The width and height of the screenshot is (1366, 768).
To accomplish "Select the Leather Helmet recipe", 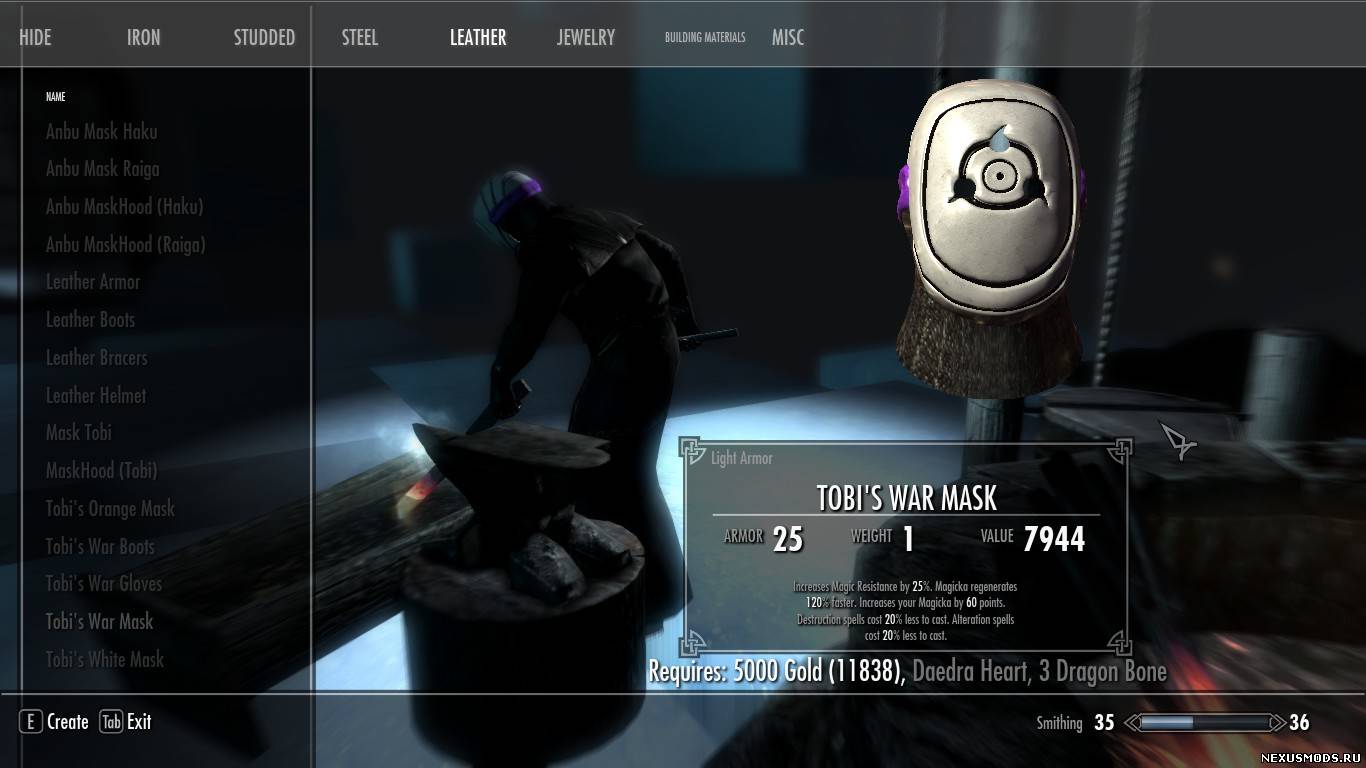I will (96, 396).
